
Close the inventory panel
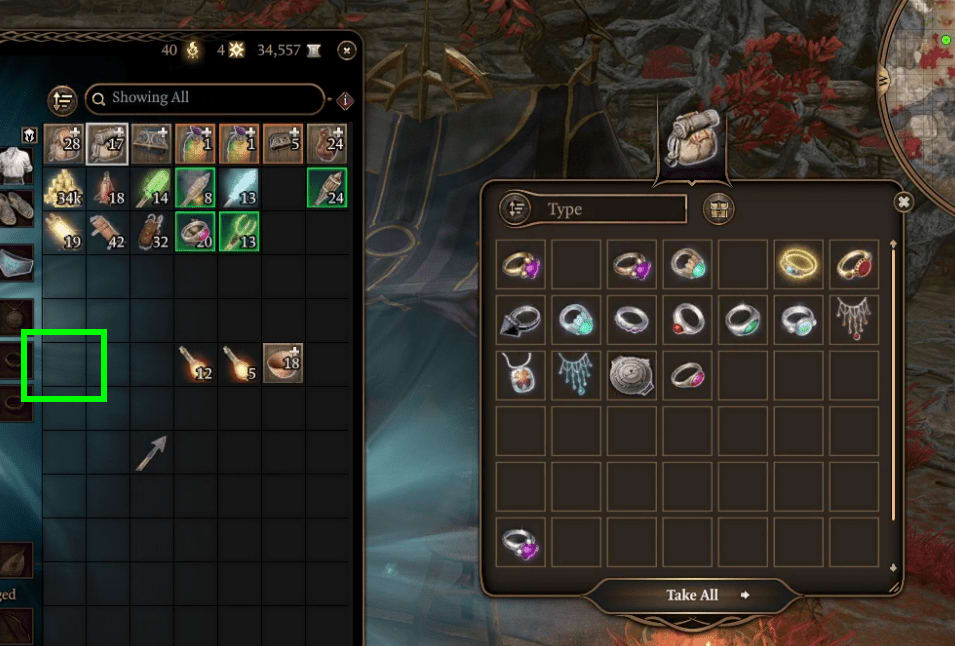(346, 49)
